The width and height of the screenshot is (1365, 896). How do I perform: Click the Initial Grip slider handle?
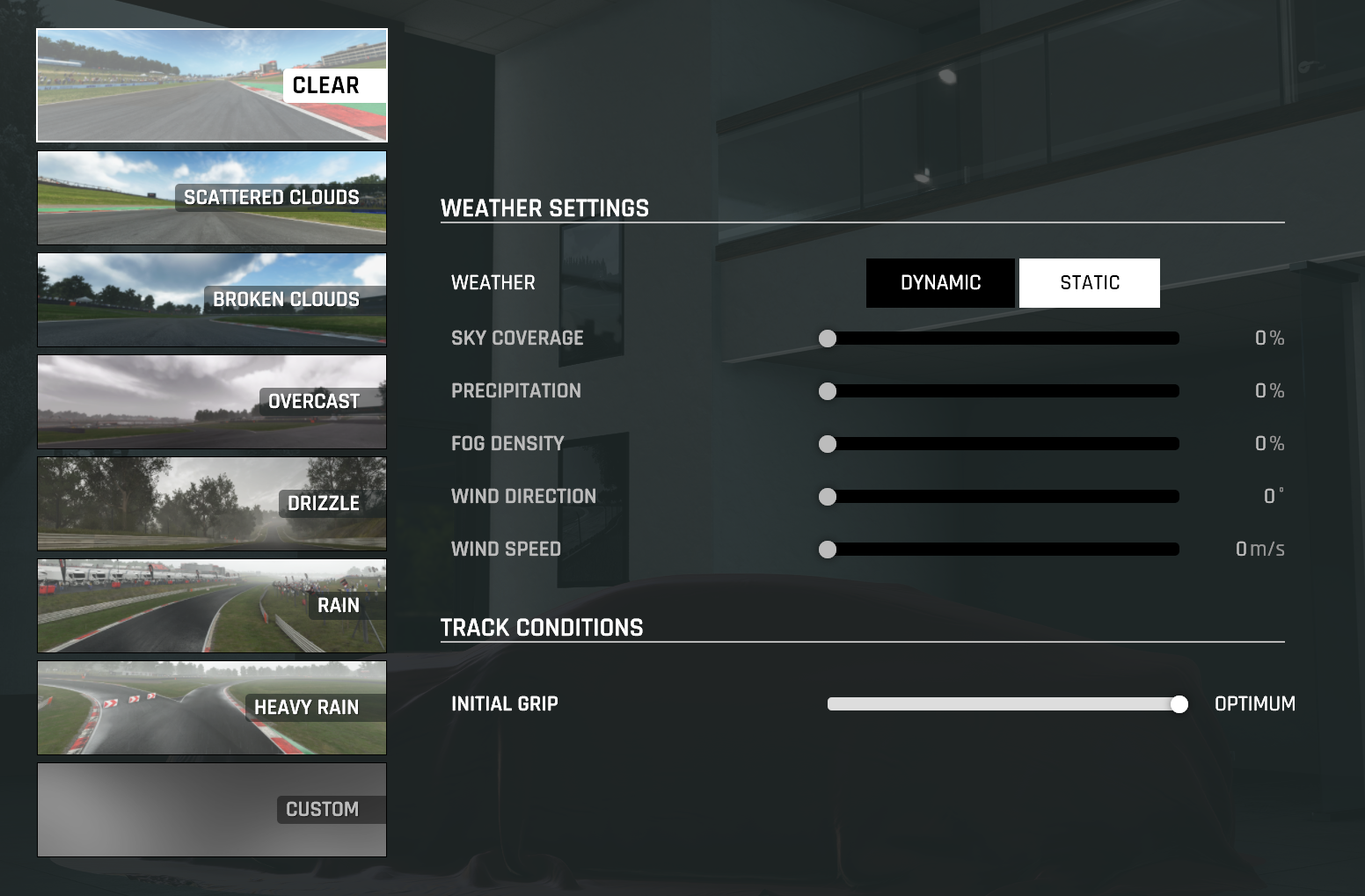(1179, 704)
